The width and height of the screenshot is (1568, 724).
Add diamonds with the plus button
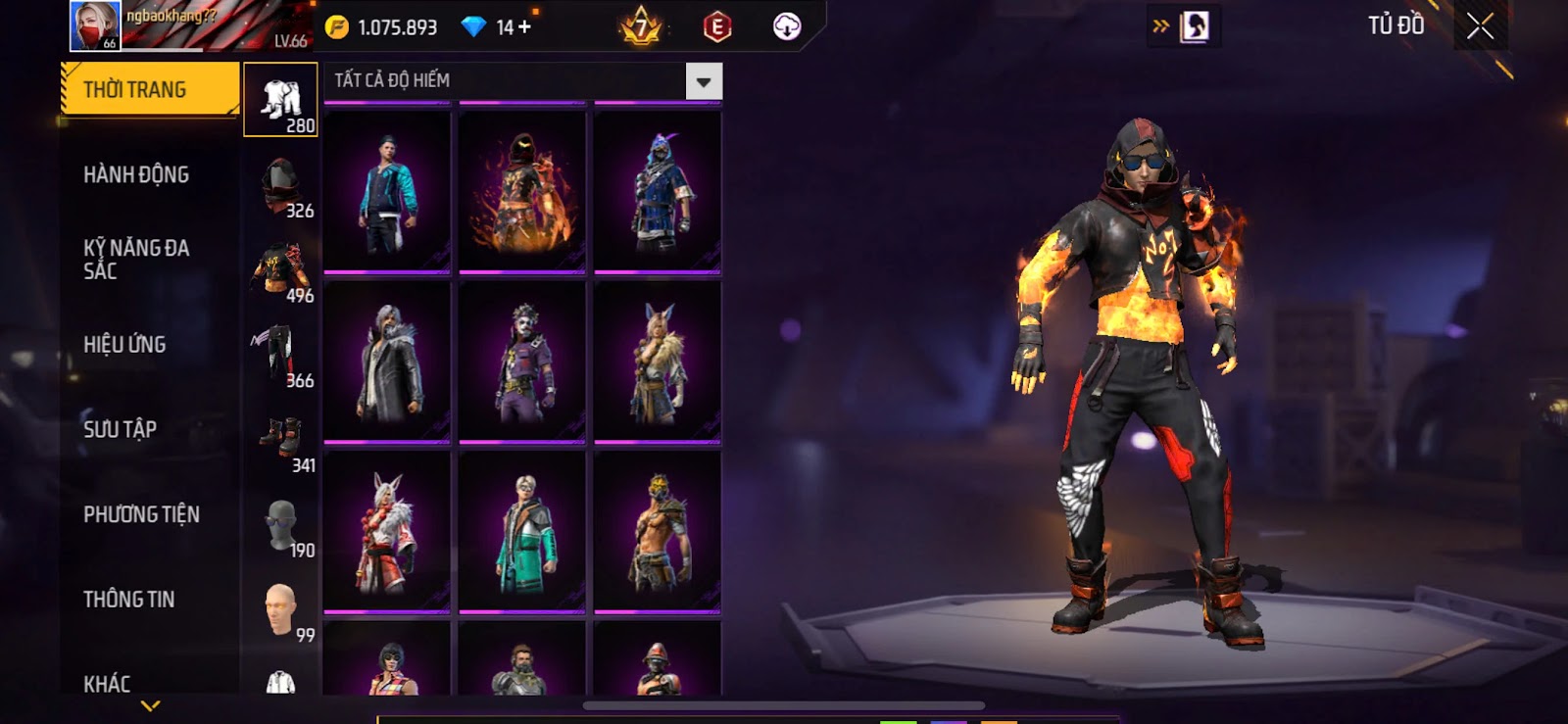525,26
